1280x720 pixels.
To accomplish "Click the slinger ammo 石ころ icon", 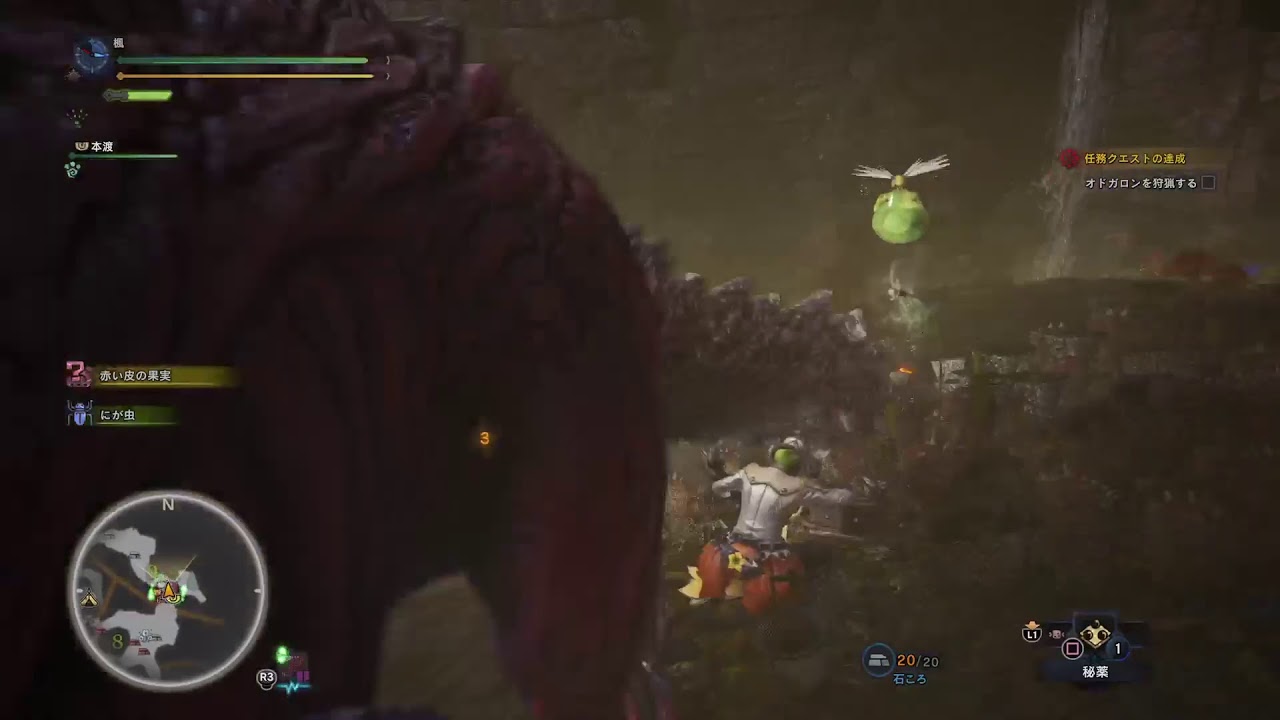I will pyautogui.click(x=878, y=658).
